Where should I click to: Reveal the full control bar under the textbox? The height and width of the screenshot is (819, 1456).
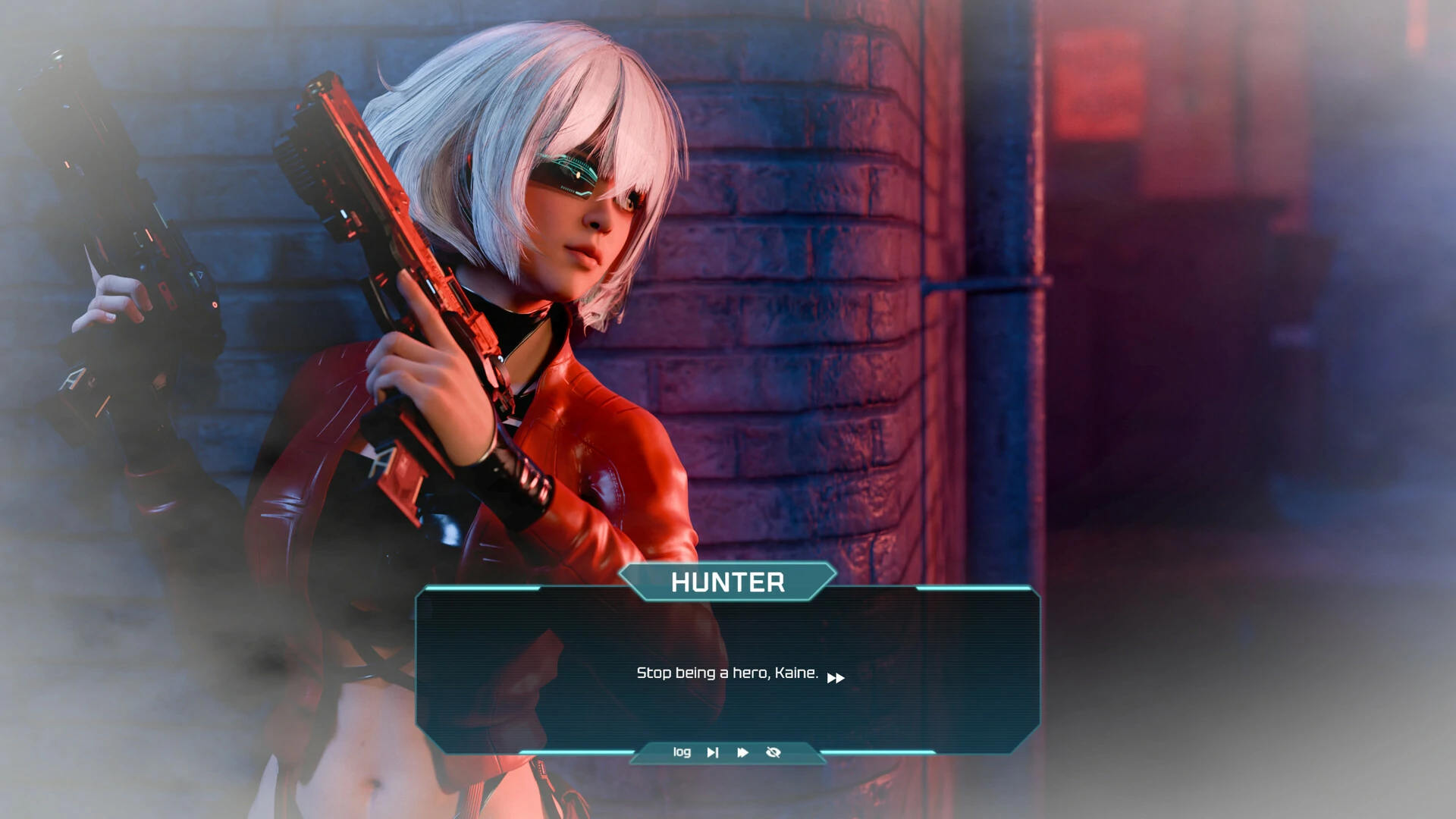pyautogui.click(x=727, y=752)
